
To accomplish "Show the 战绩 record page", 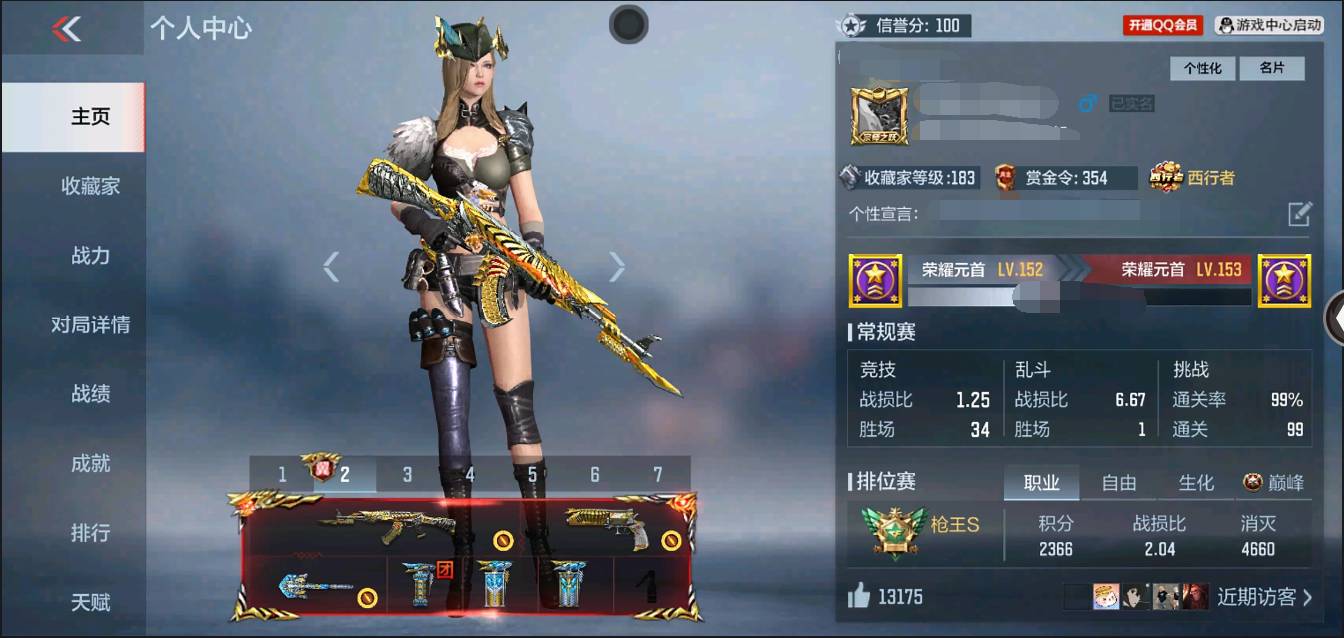I will [x=90, y=394].
